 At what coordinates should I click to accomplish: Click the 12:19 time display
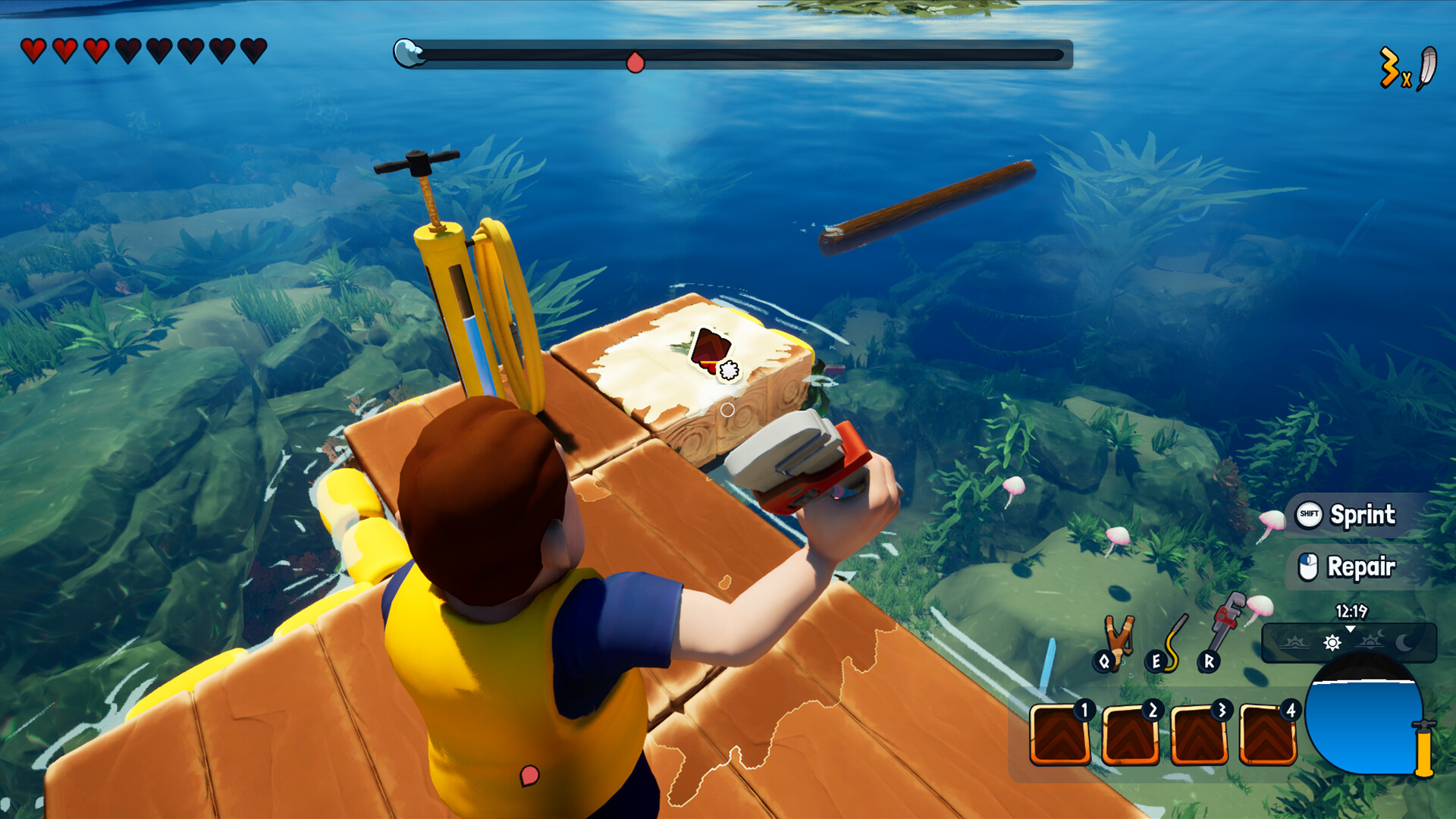pyautogui.click(x=1353, y=610)
